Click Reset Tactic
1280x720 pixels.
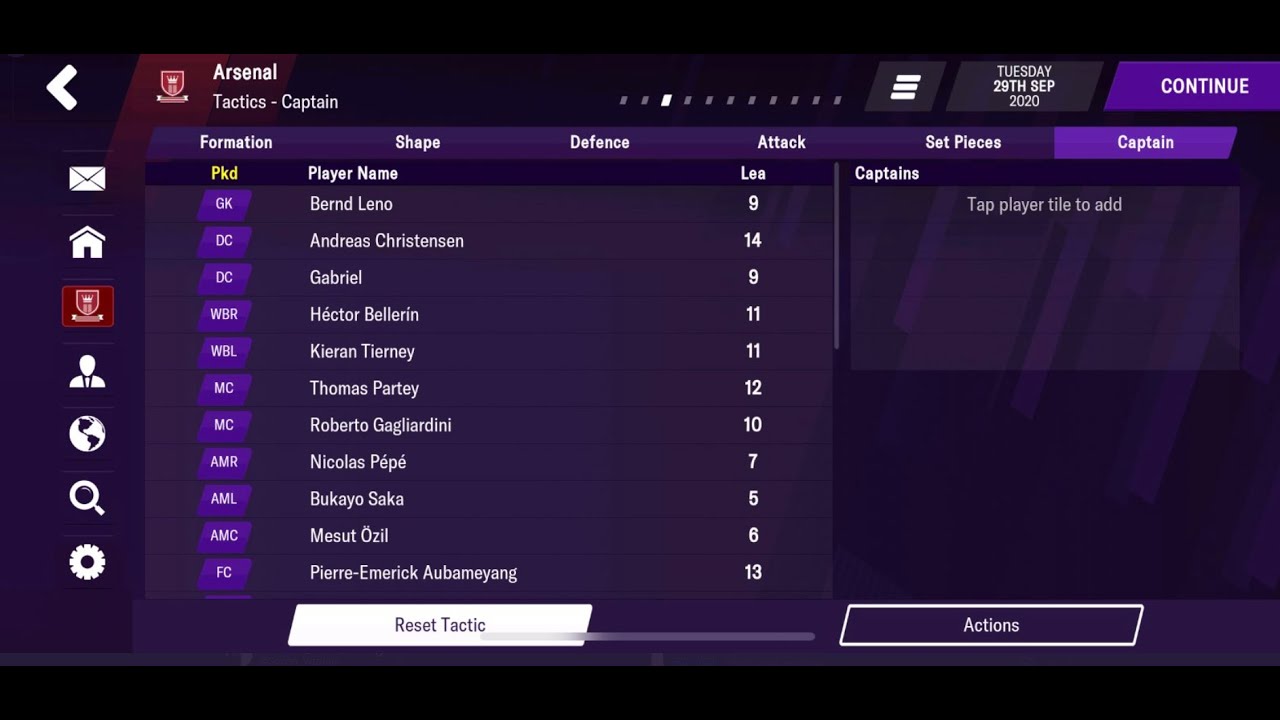click(x=440, y=624)
